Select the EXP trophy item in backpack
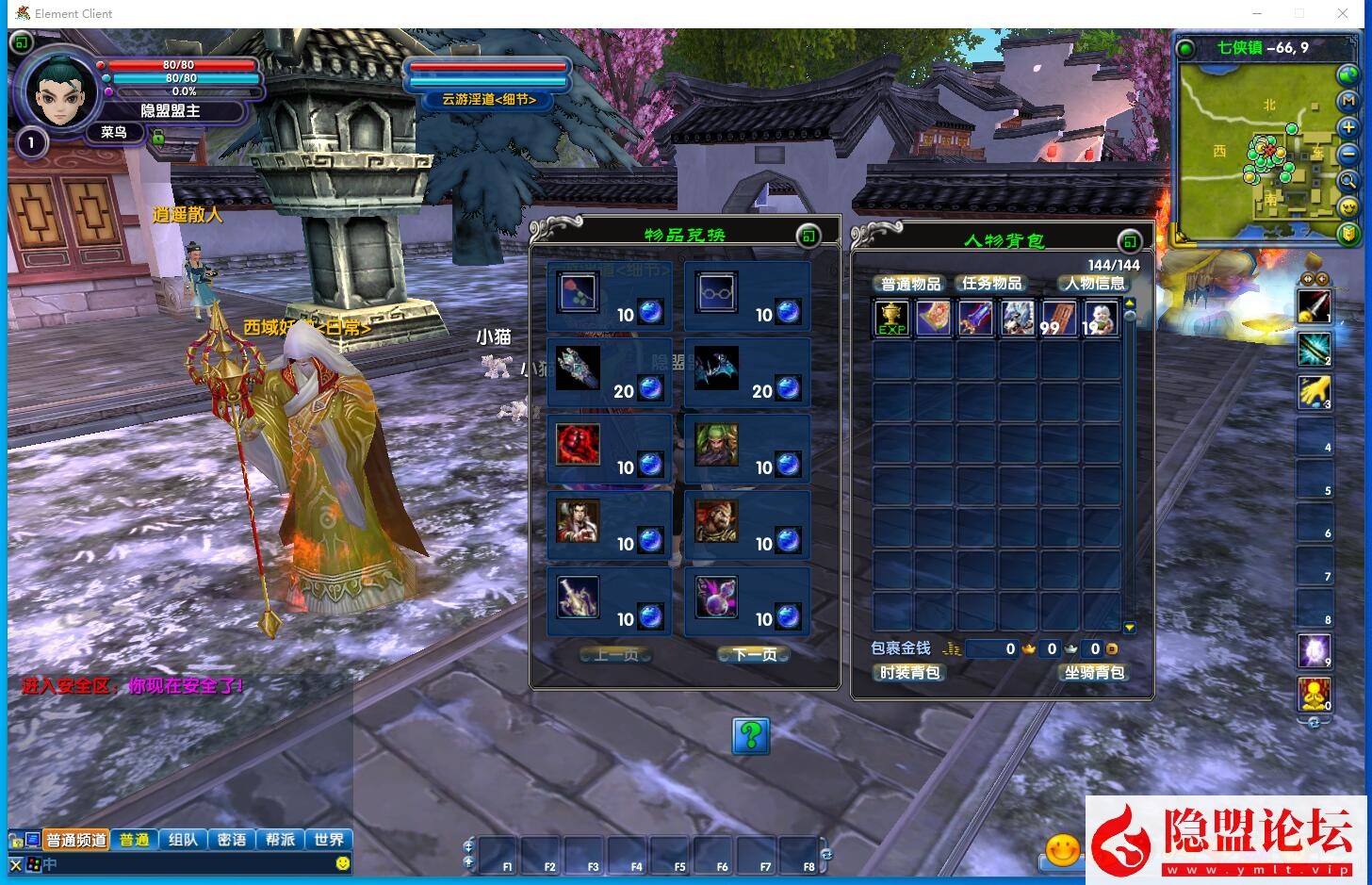Screen dimensions: 1372x885 pyautogui.click(x=891, y=319)
